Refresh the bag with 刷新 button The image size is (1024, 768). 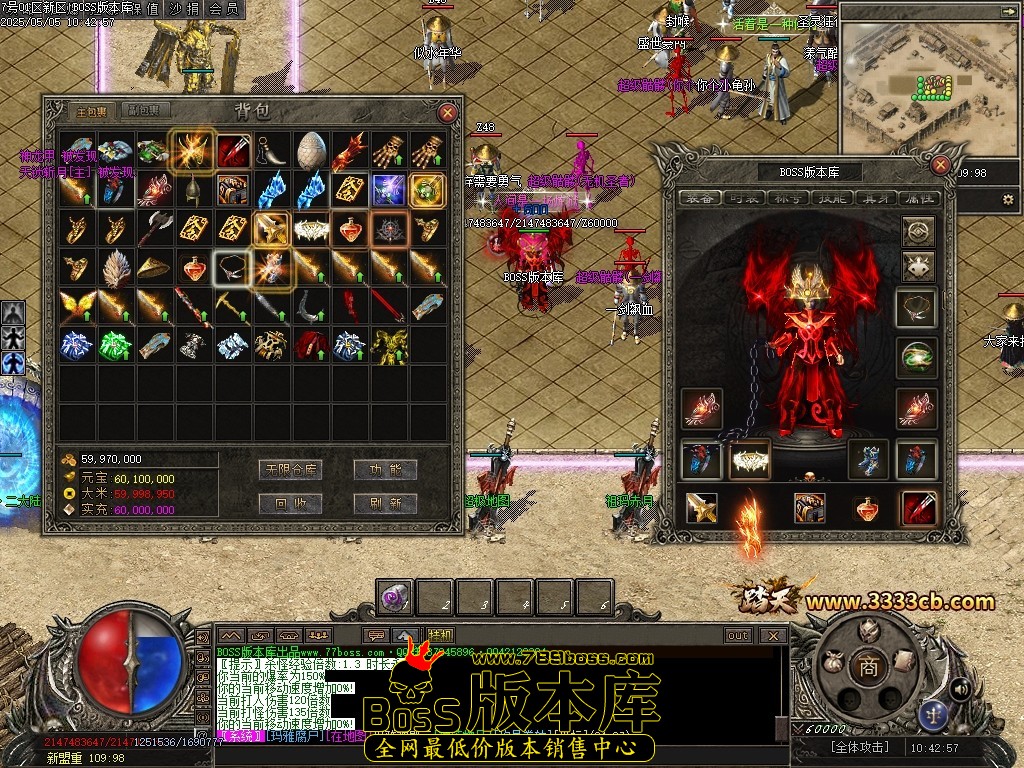pos(385,503)
